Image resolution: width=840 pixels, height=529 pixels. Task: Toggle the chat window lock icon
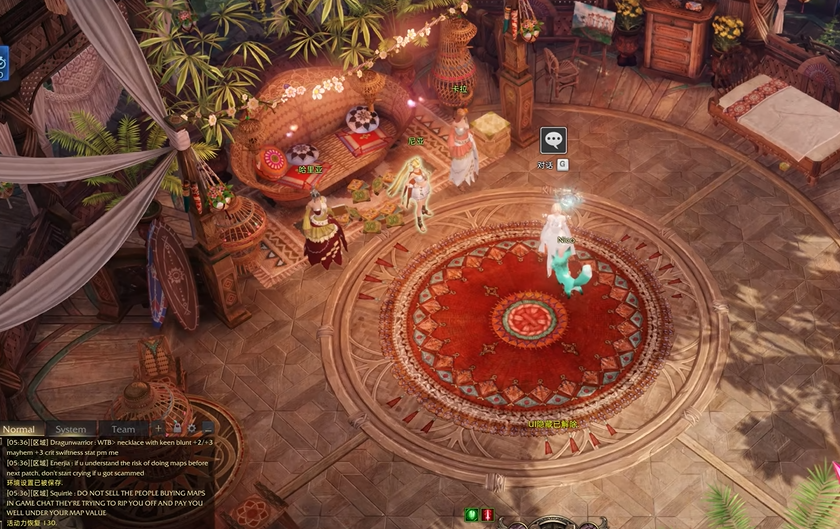176,429
